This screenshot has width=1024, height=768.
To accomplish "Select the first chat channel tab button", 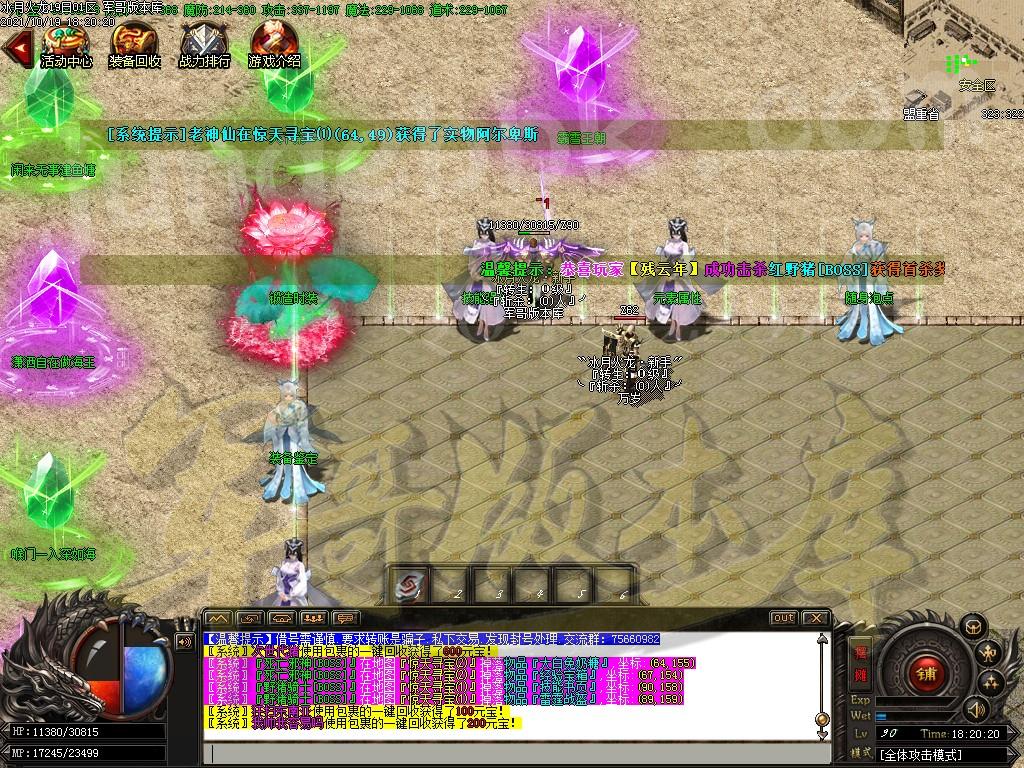I will click(218, 618).
